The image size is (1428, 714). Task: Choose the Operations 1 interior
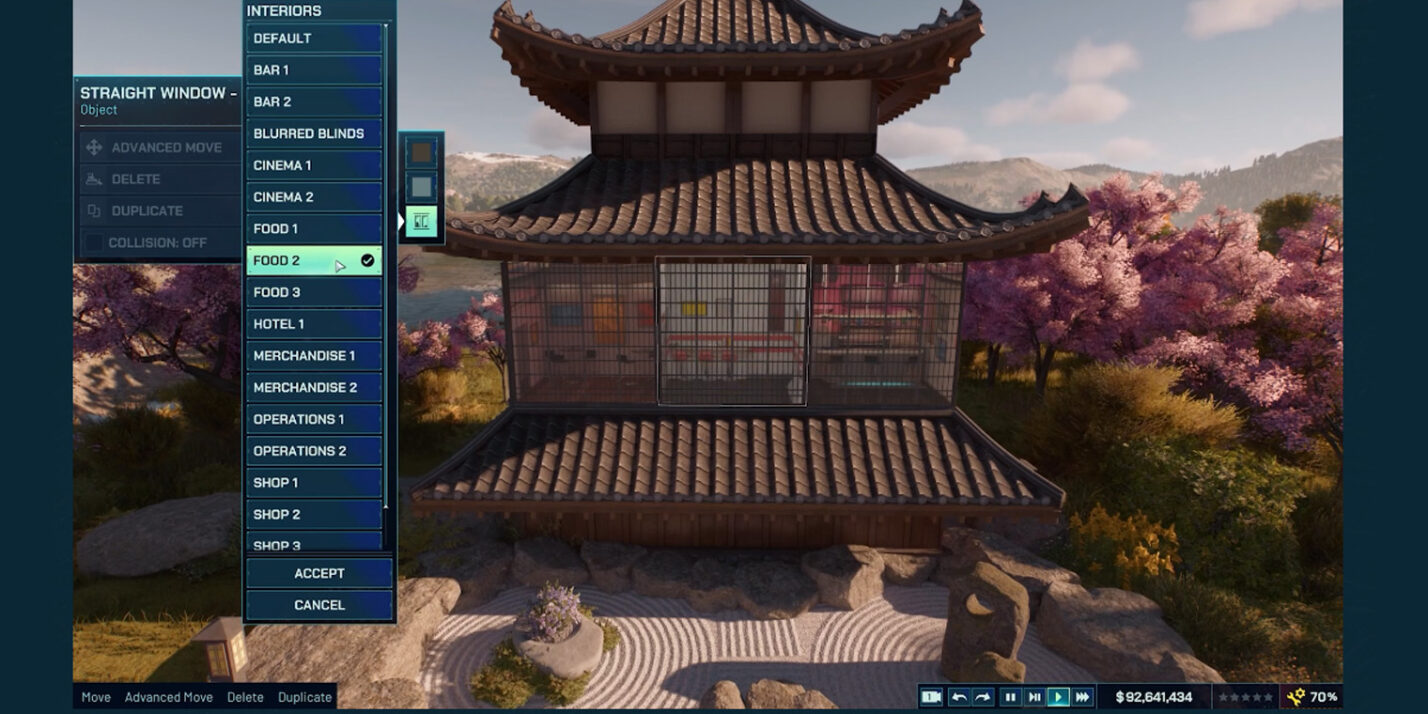(314, 419)
